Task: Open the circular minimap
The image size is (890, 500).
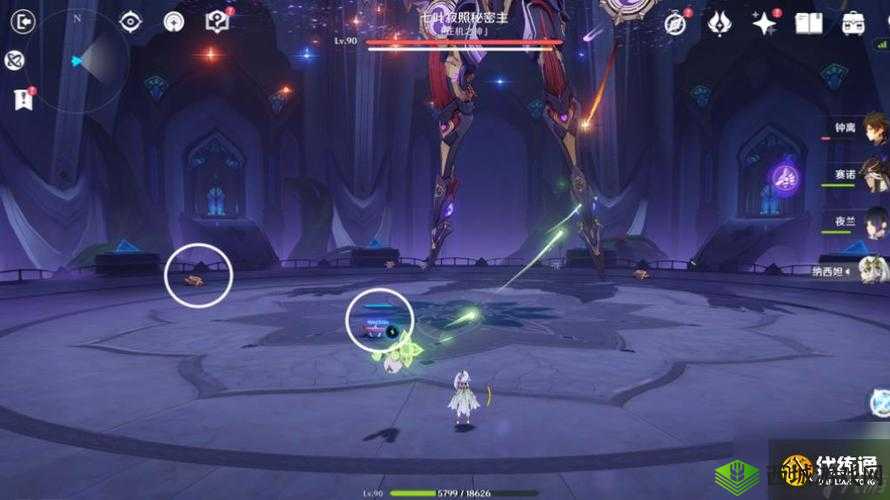Action: [78, 60]
